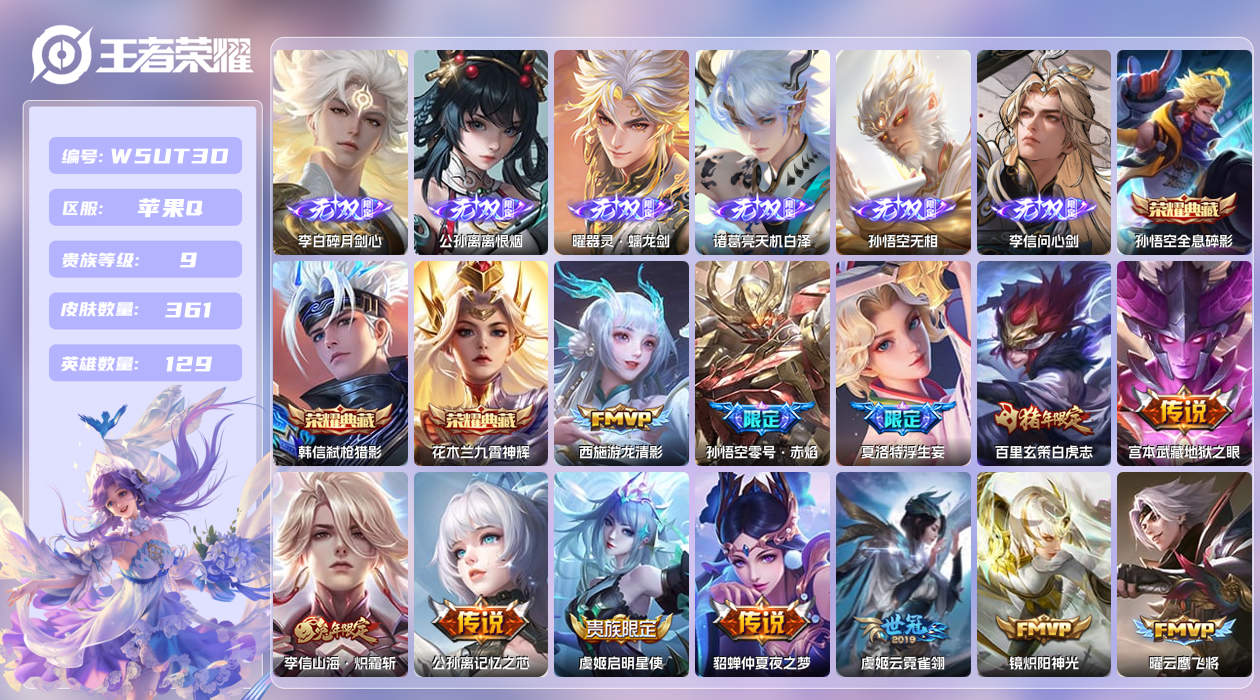Select the 诸葛亮天机白泽 skin card

pos(762,152)
